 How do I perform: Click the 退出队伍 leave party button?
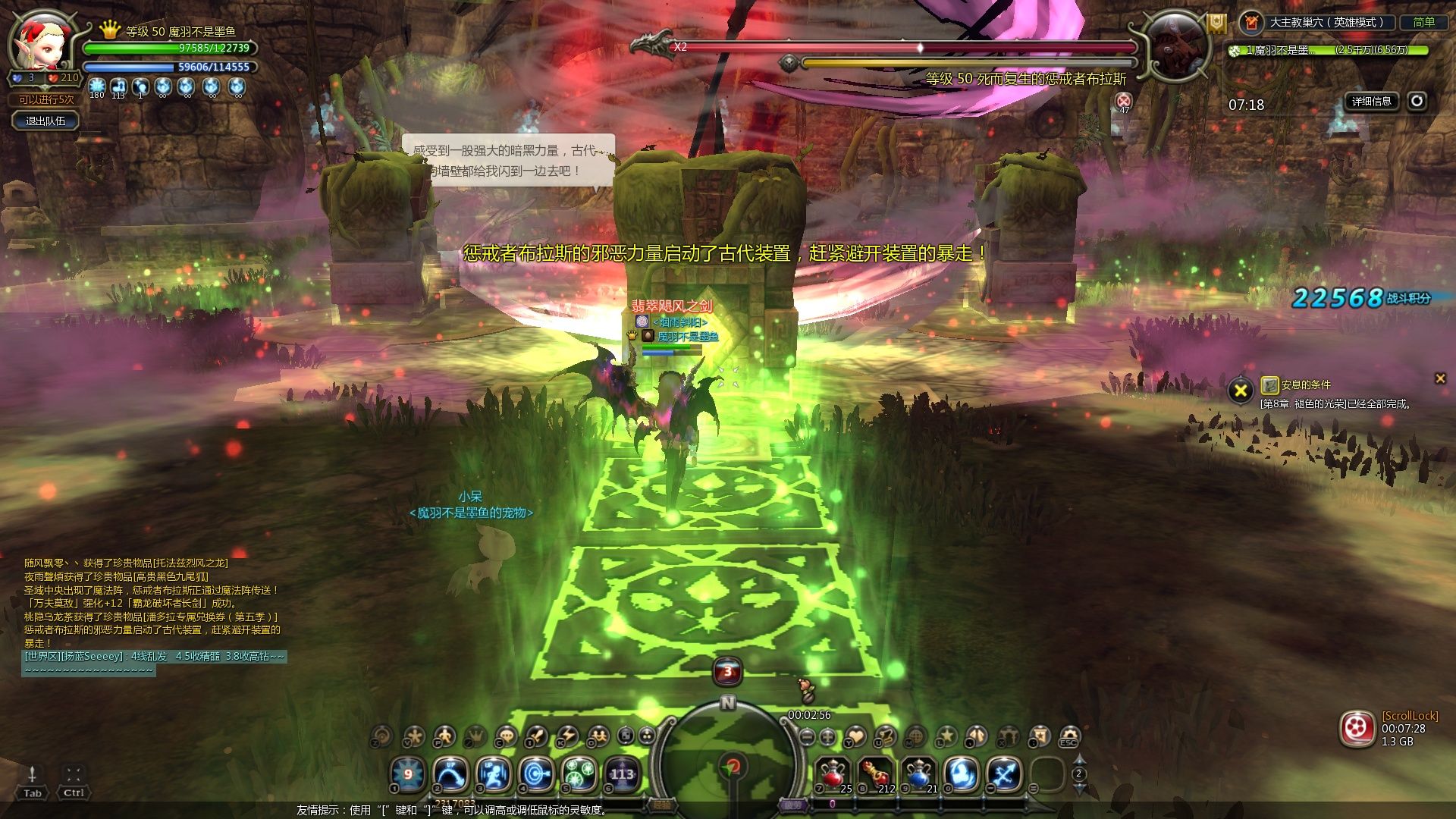tap(45, 121)
